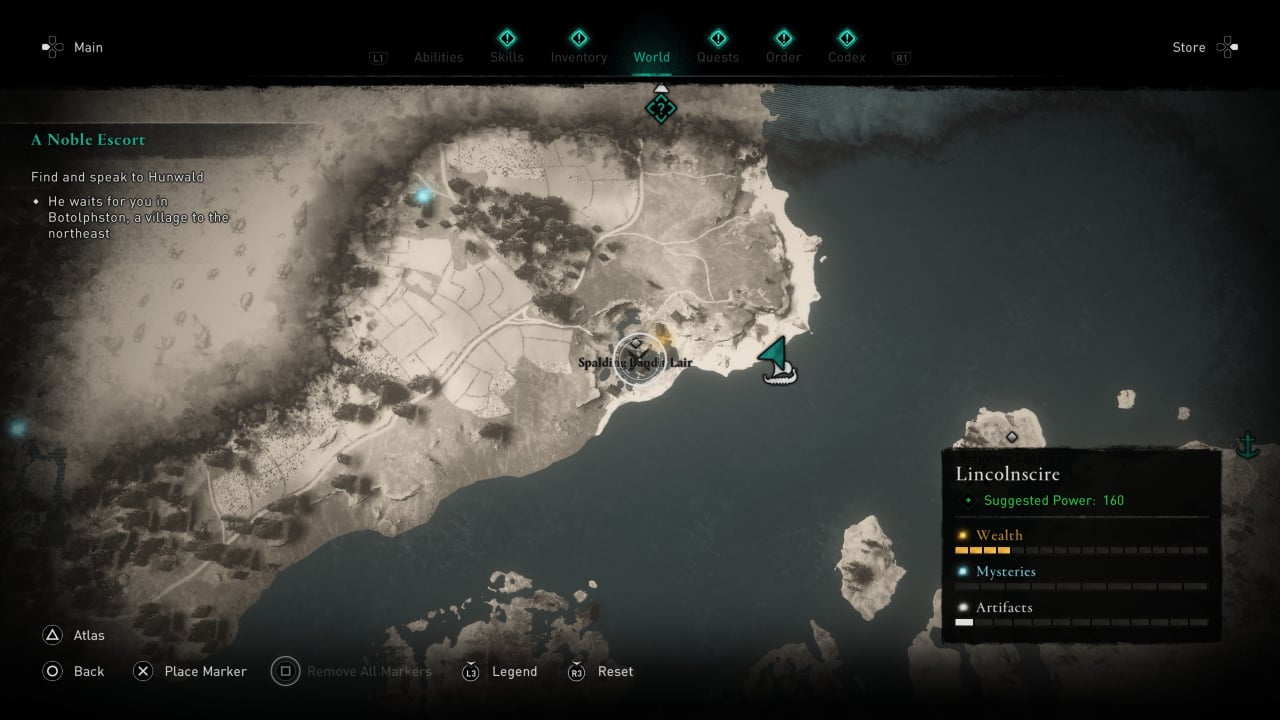This screenshot has height=720, width=1280.
Task: Go to the Main menu
Action: (88, 47)
